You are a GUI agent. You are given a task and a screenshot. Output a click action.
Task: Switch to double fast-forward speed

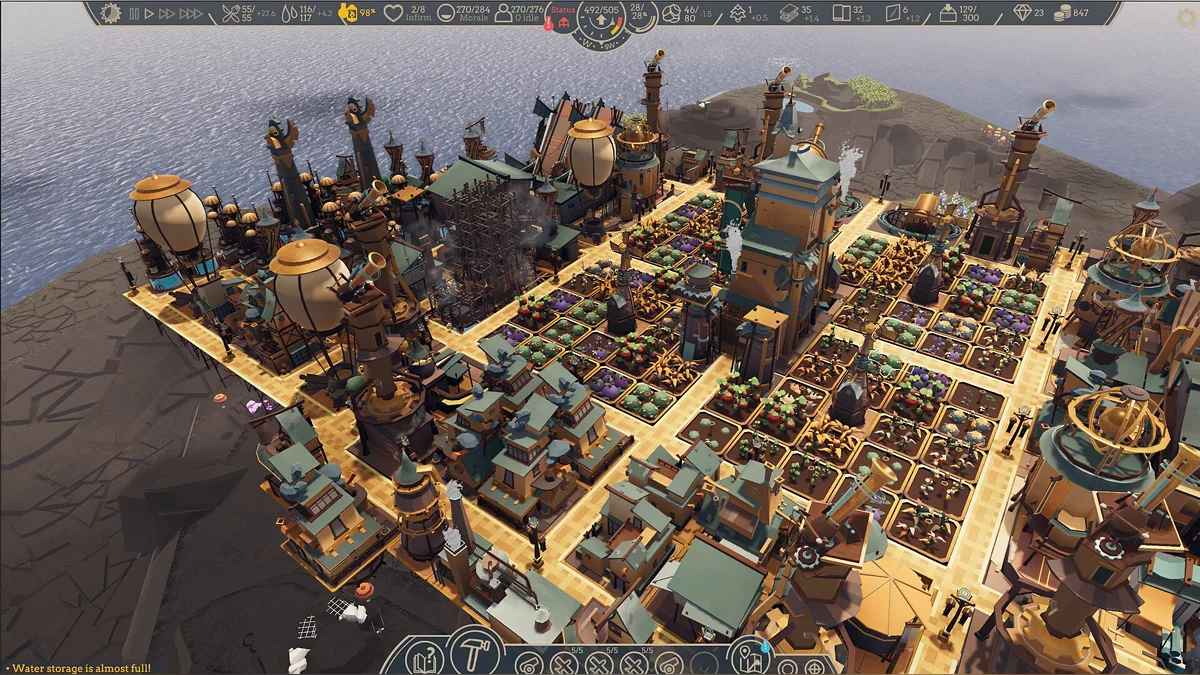point(167,14)
